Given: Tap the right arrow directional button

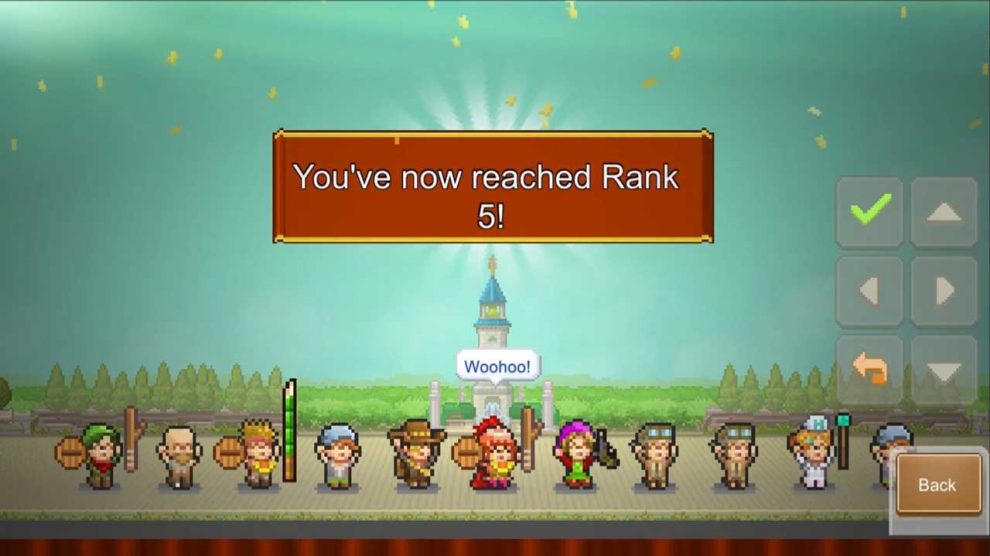Looking at the screenshot, I should 944,291.
